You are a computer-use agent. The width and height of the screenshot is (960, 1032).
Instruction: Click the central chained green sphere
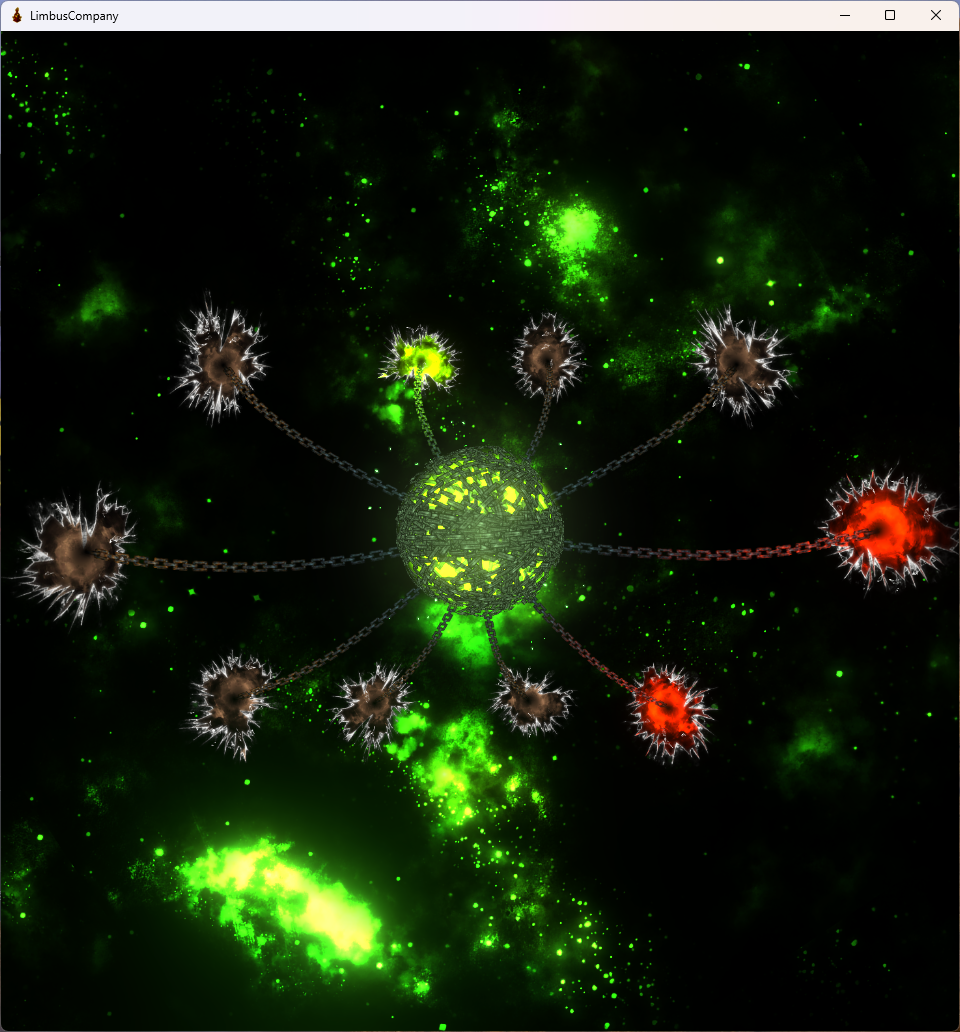[x=479, y=529]
